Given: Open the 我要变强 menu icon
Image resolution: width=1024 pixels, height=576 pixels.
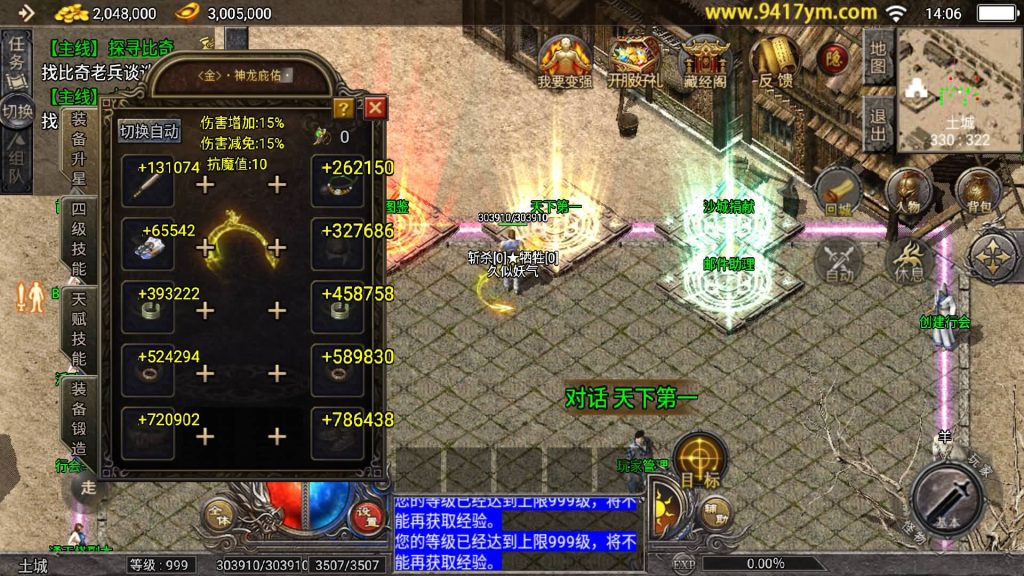Looking at the screenshot, I should 565,62.
